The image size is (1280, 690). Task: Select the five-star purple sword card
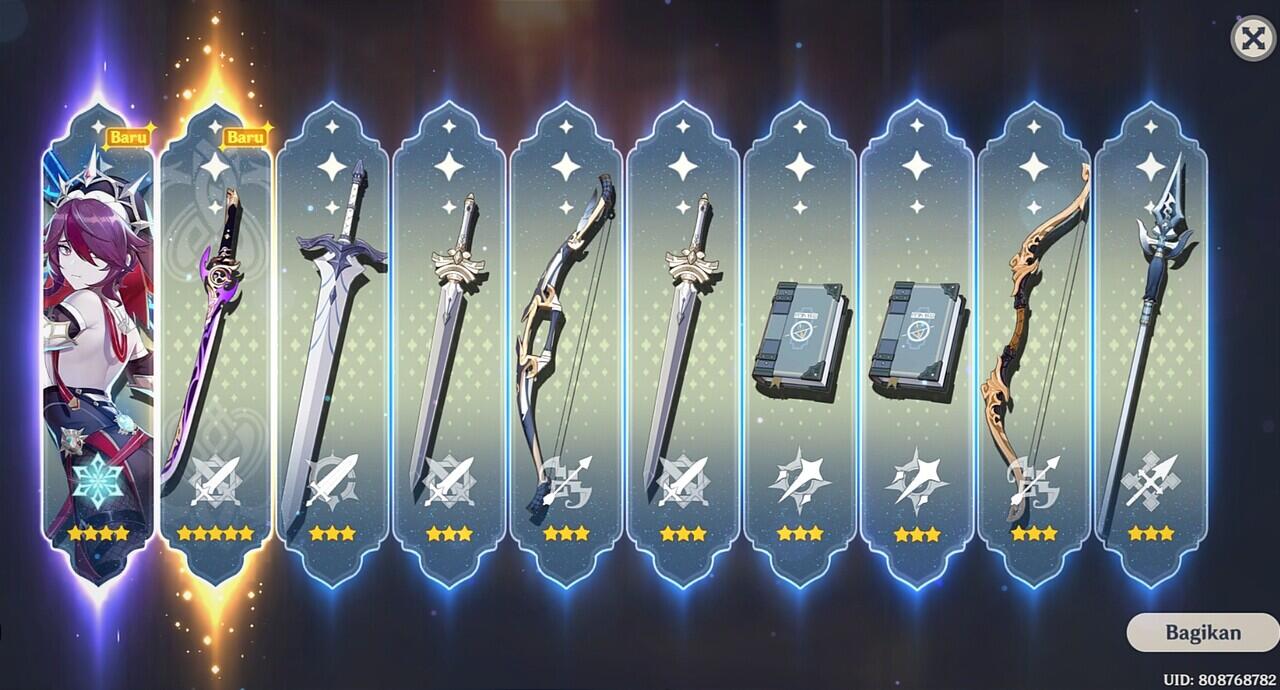coord(215,340)
